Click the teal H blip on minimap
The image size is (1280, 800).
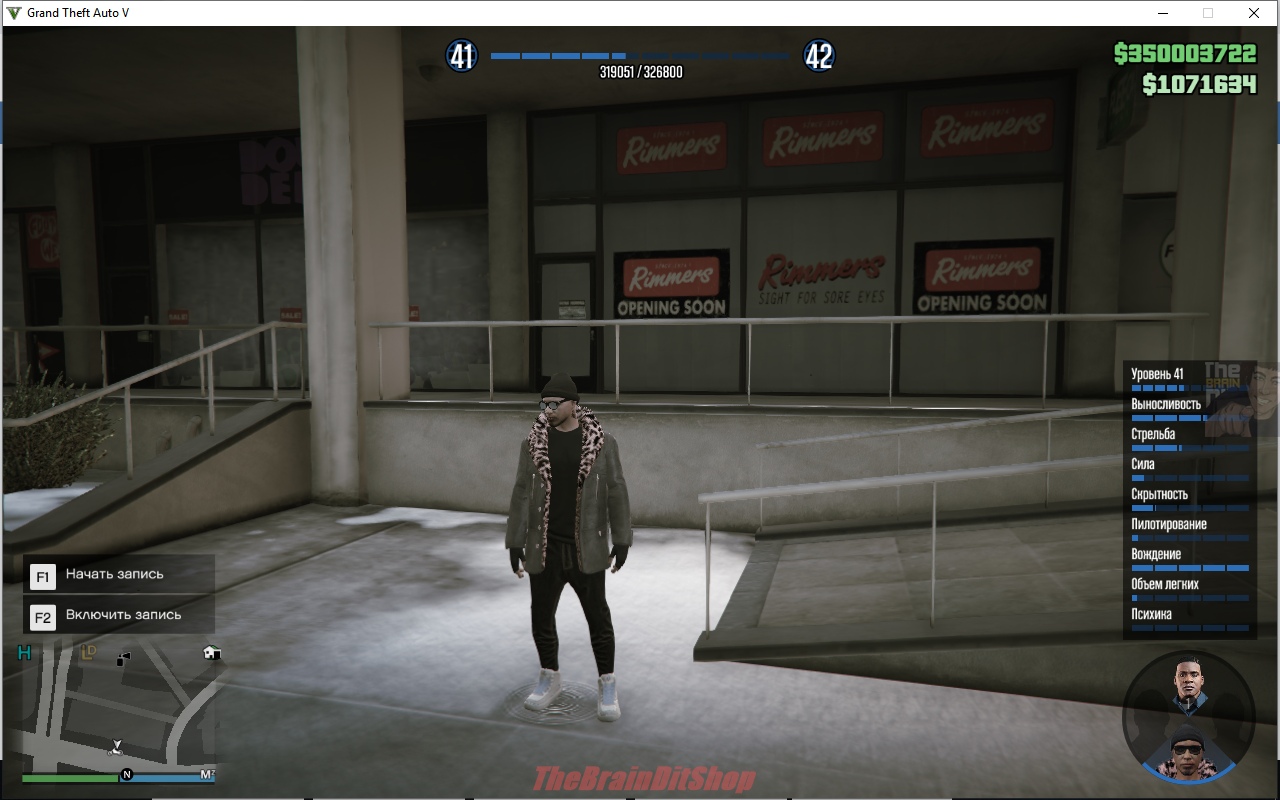[x=25, y=653]
